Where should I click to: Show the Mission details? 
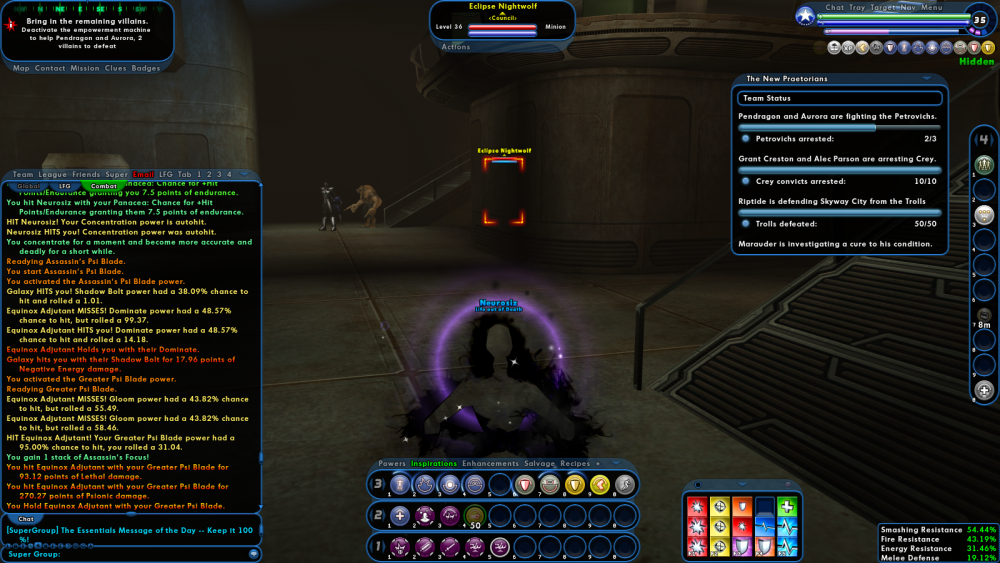click(x=85, y=68)
